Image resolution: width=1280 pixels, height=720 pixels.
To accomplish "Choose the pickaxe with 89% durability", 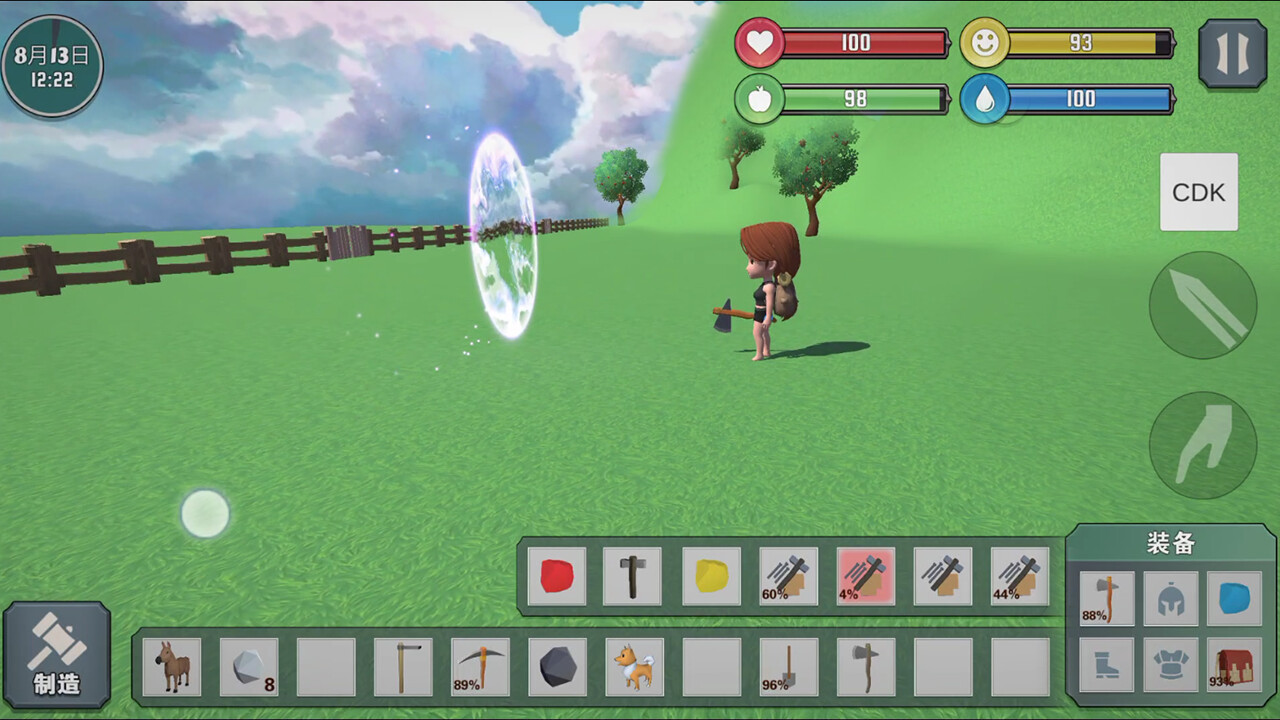I will pyautogui.click(x=480, y=667).
